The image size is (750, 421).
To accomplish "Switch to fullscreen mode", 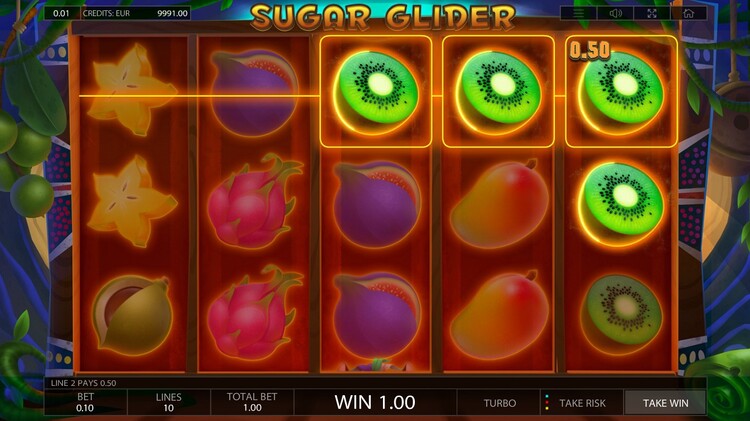I will click(x=652, y=13).
